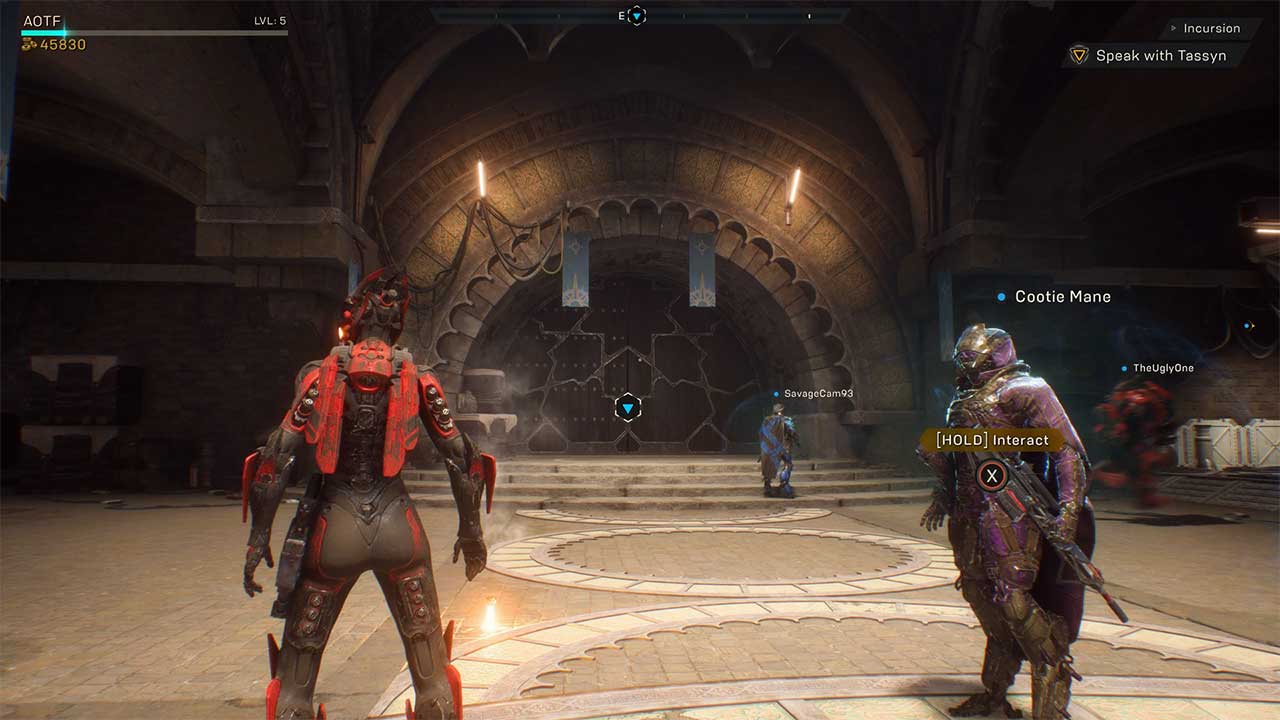Click the gold coin currency icon
This screenshot has height=720, width=1280.
pos(30,46)
